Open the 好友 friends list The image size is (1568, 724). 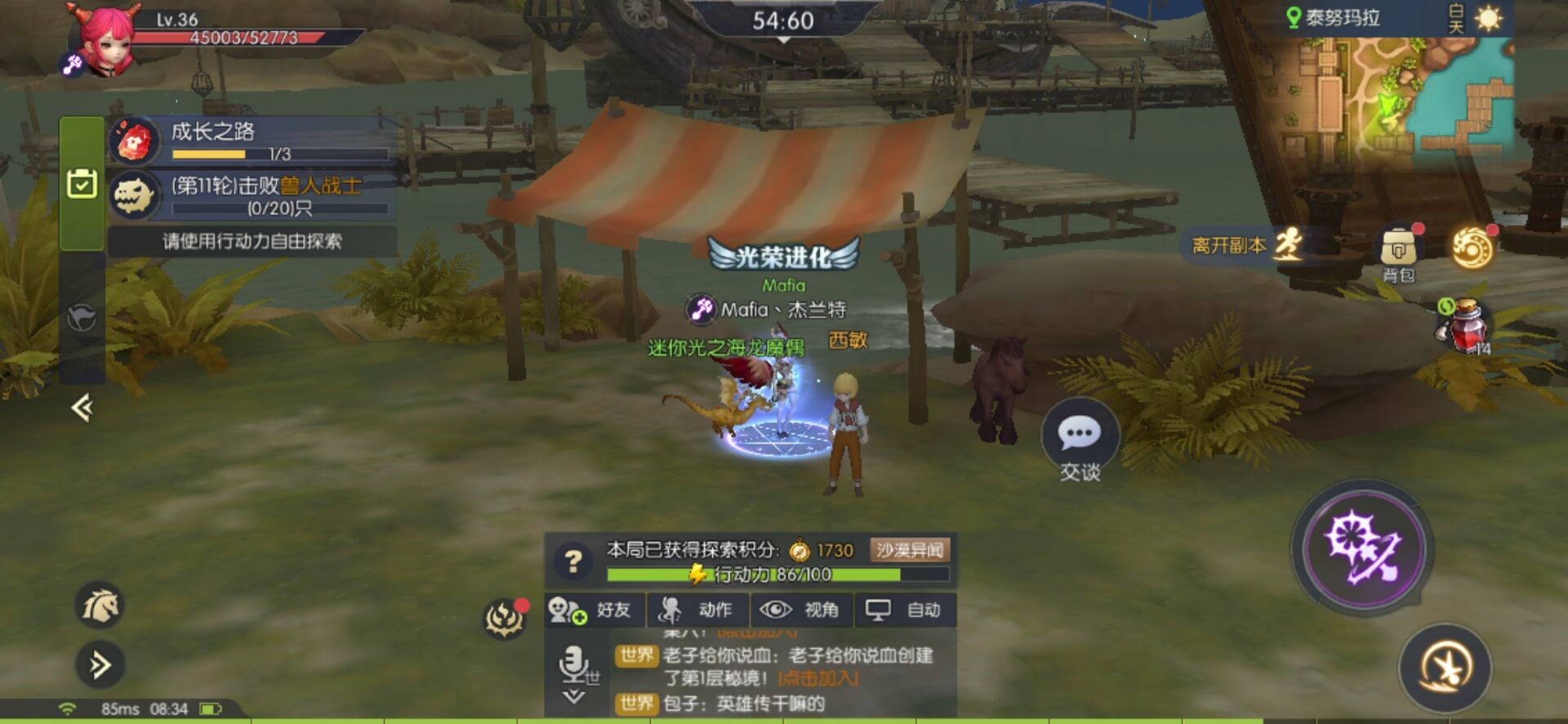coord(594,610)
